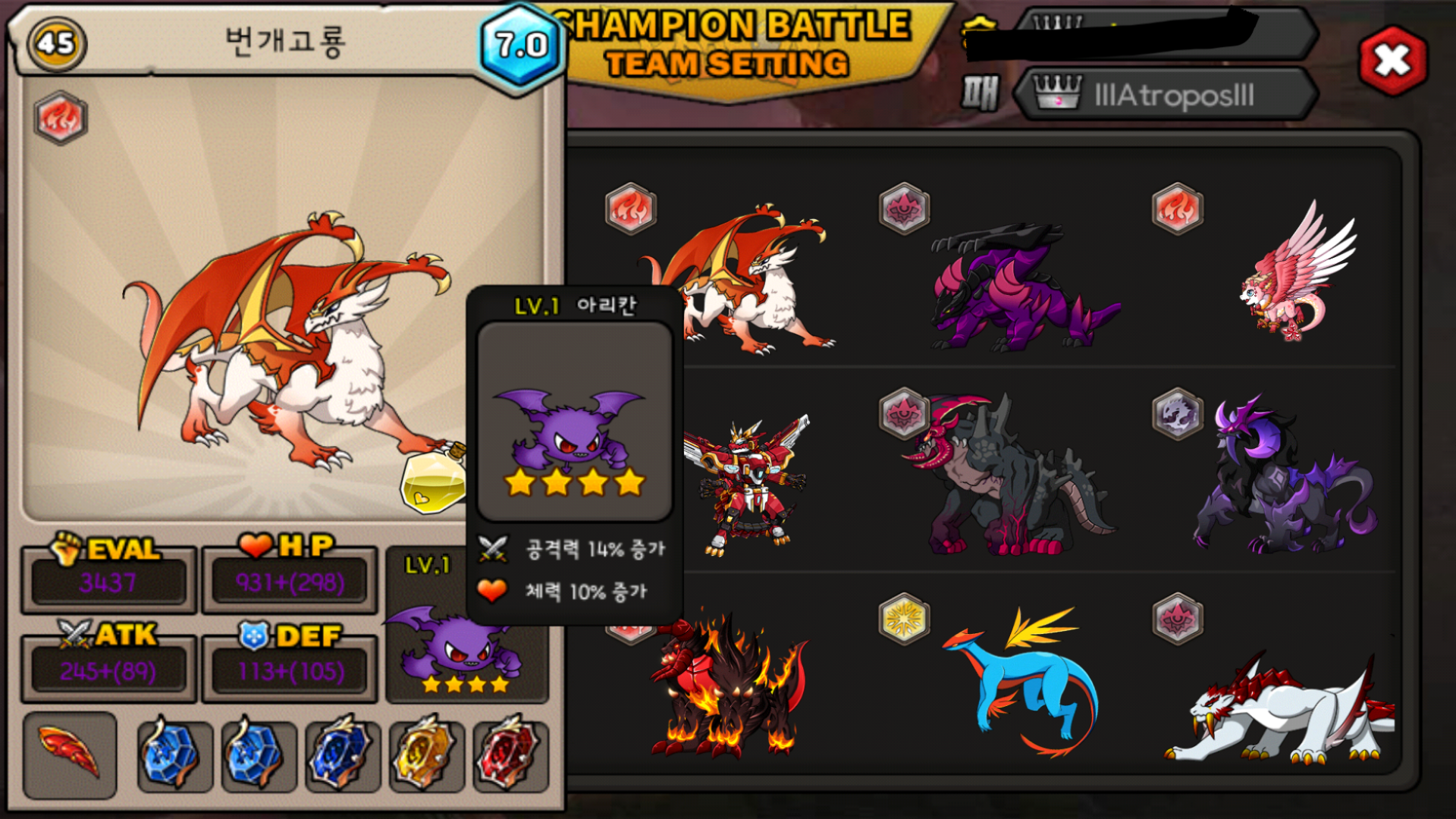Close the team setting screen
This screenshot has width=1456, height=819.
pyautogui.click(x=1392, y=61)
